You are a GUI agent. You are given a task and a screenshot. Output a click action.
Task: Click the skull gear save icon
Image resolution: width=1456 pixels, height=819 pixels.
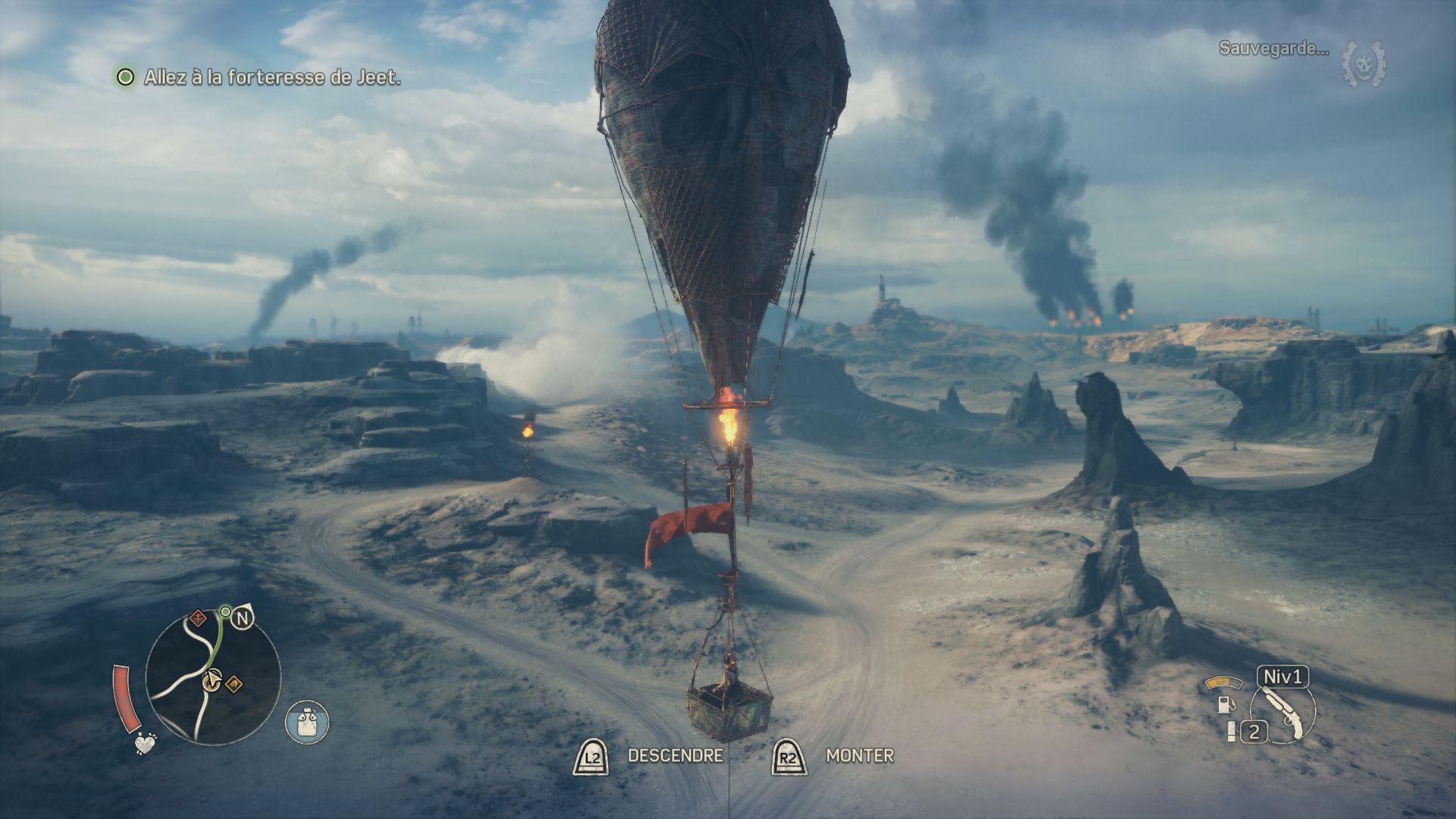click(1363, 64)
